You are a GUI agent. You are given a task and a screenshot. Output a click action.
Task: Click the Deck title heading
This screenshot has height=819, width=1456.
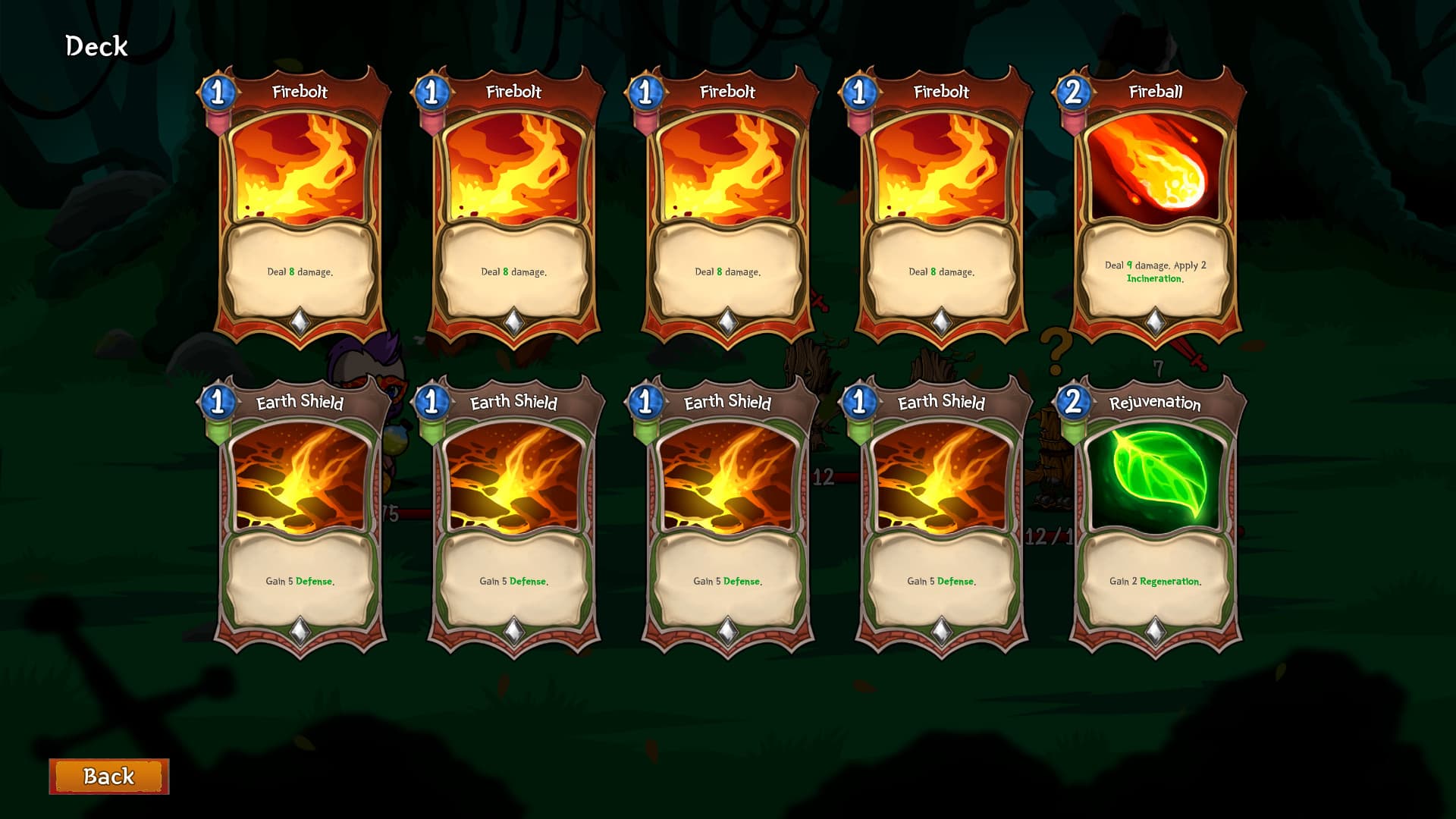[96, 45]
